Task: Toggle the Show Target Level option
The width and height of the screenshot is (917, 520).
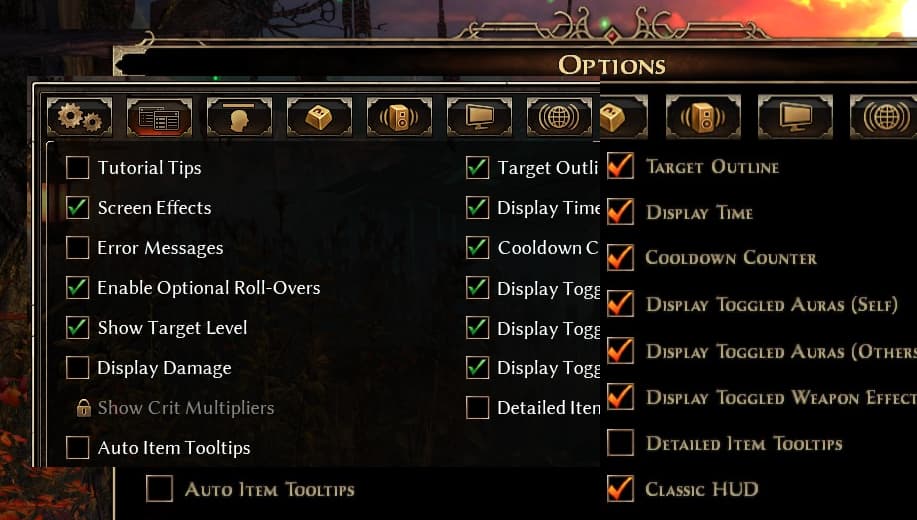Action: [78, 328]
